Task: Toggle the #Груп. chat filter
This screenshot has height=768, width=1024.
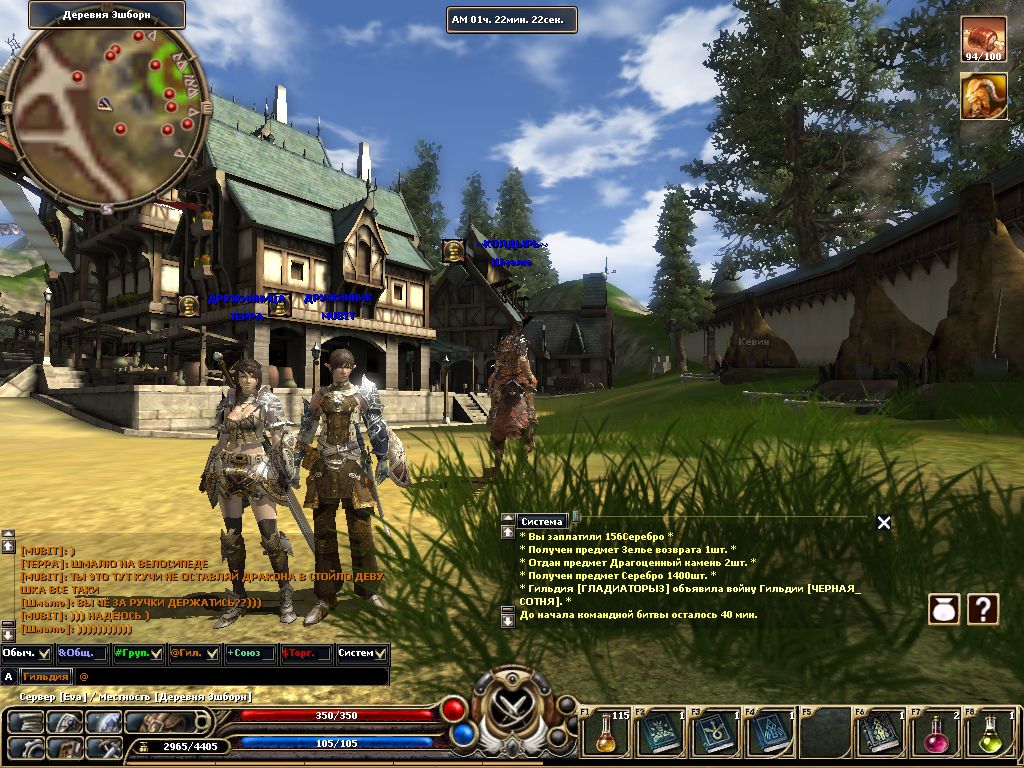Action: click(x=138, y=653)
